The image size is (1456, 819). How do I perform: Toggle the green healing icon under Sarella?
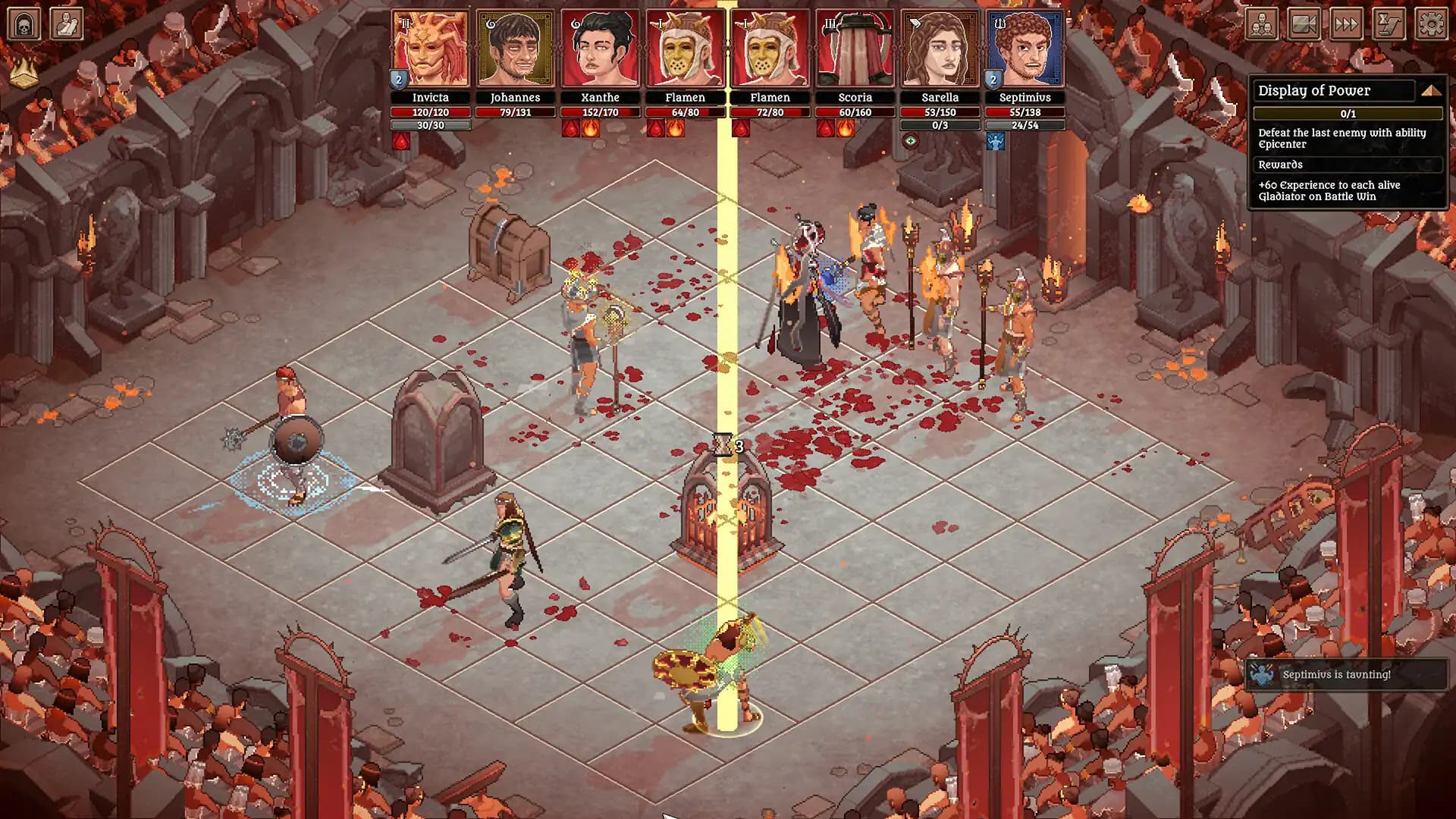click(910, 141)
